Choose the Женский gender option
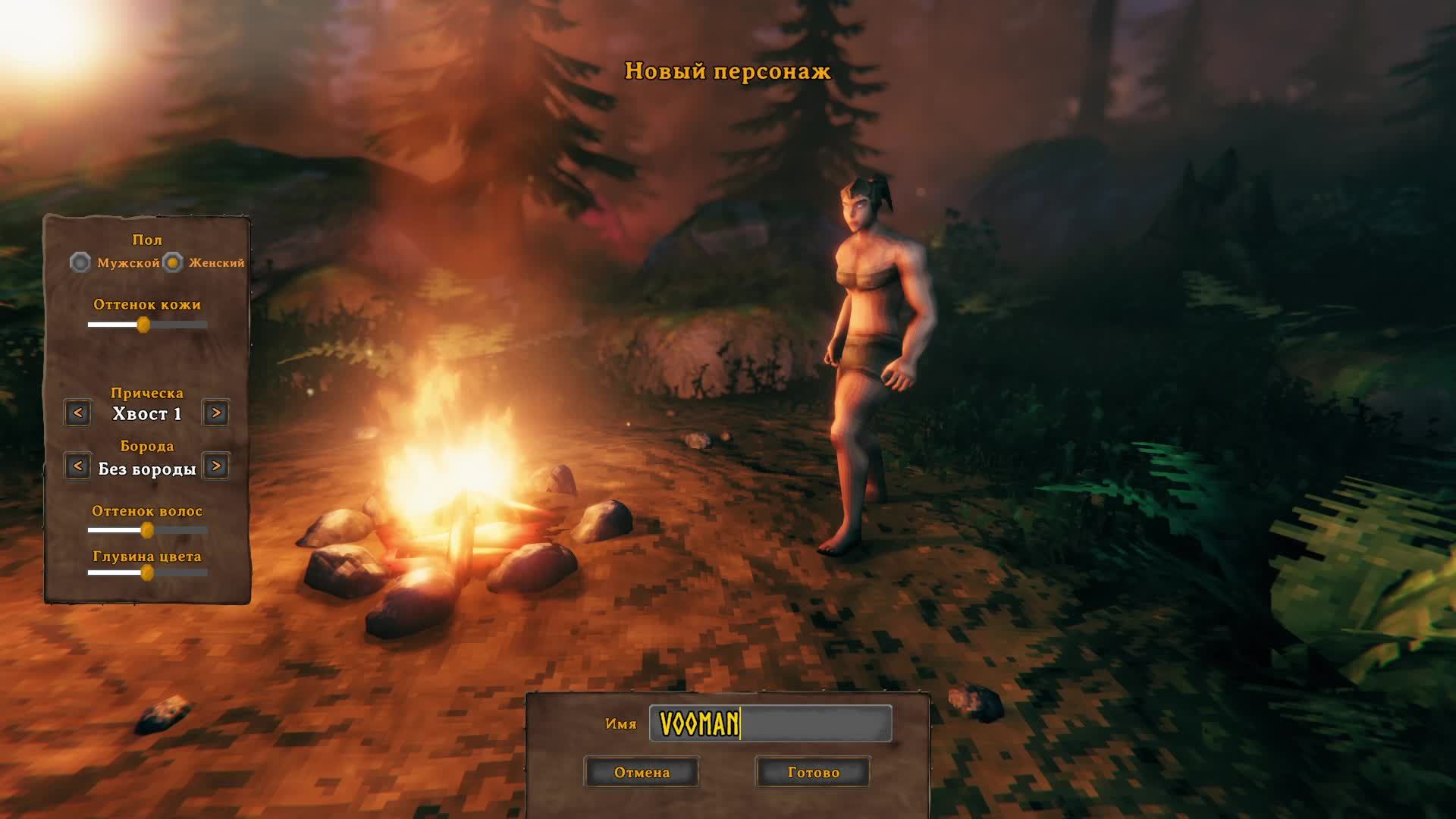 pos(174,262)
